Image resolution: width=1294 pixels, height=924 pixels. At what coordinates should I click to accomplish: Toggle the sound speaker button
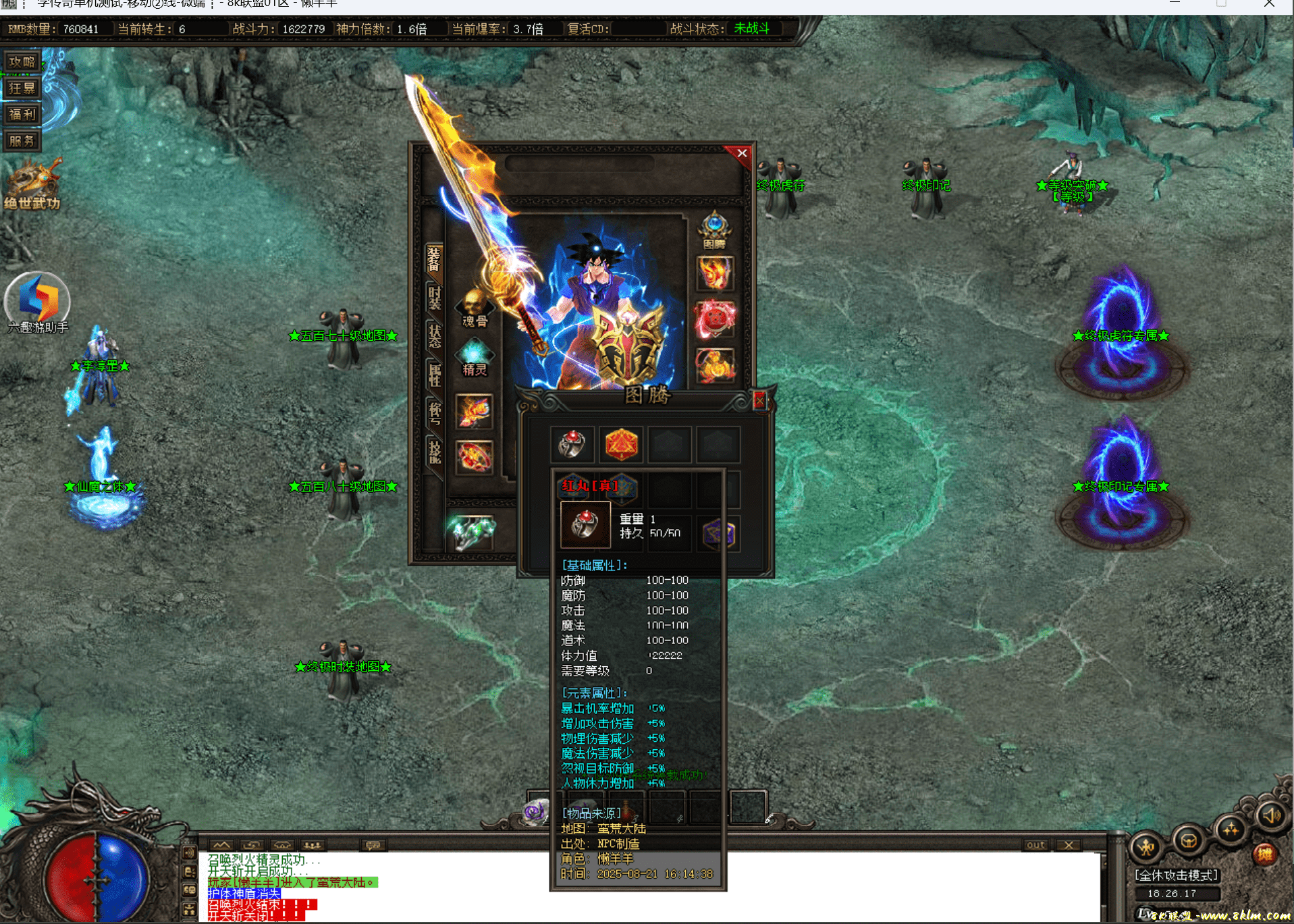1270,816
